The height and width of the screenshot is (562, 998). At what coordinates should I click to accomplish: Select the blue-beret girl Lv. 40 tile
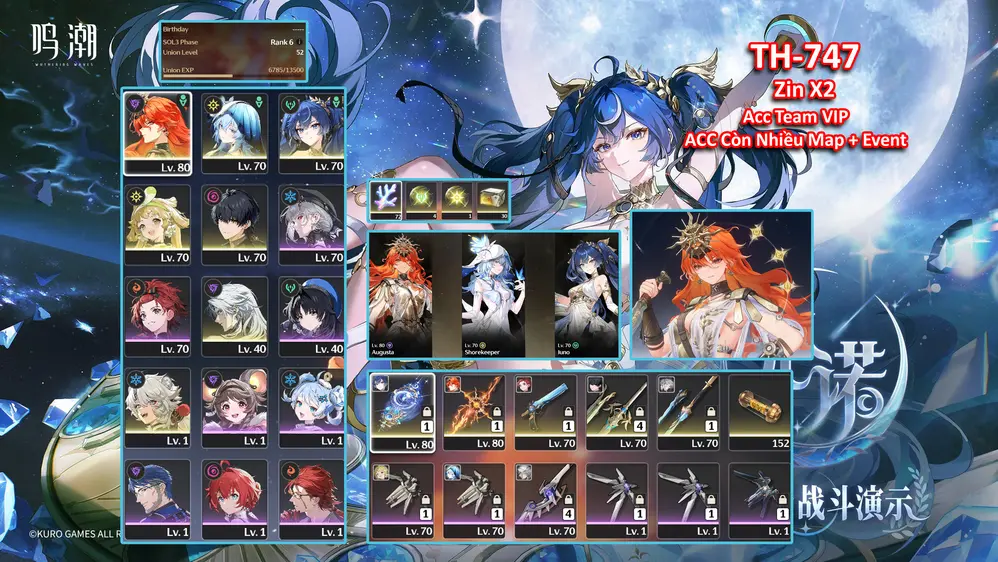(311, 314)
